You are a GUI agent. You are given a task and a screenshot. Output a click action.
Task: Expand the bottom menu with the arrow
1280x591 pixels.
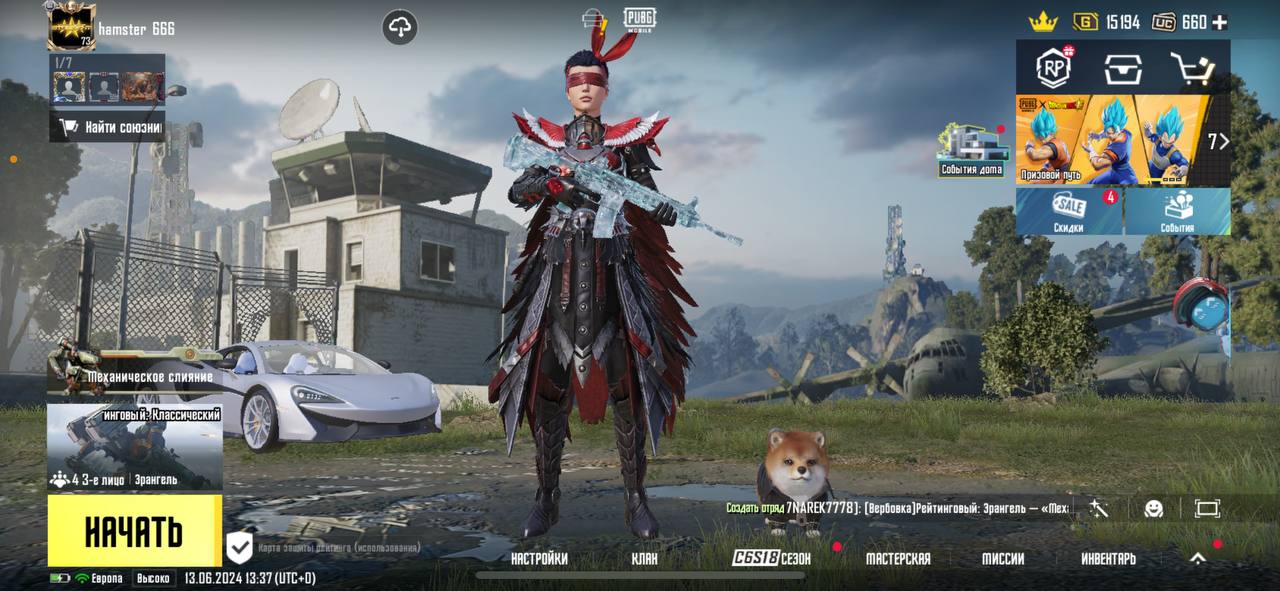pos(1197,559)
